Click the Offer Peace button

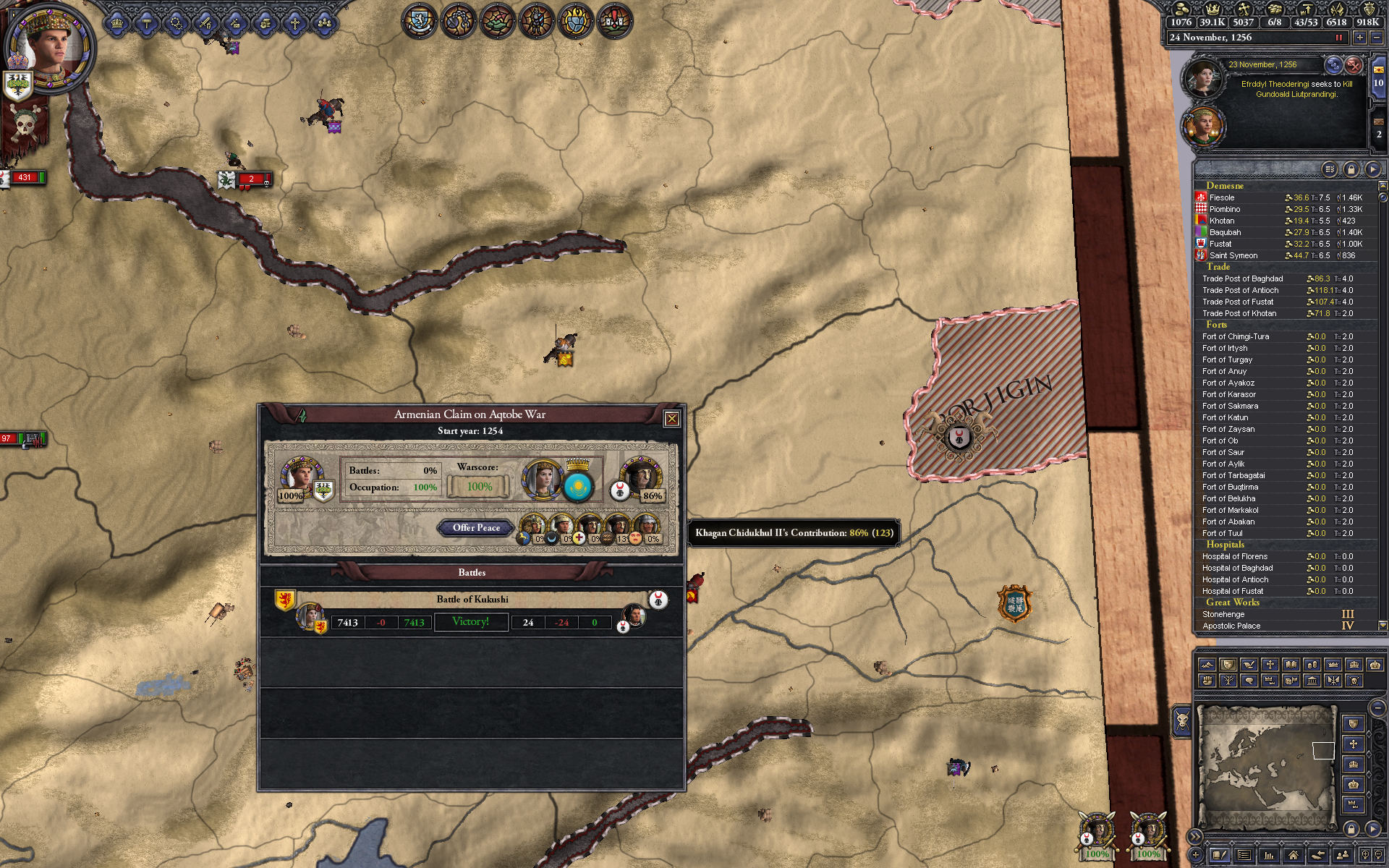[x=475, y=529]
